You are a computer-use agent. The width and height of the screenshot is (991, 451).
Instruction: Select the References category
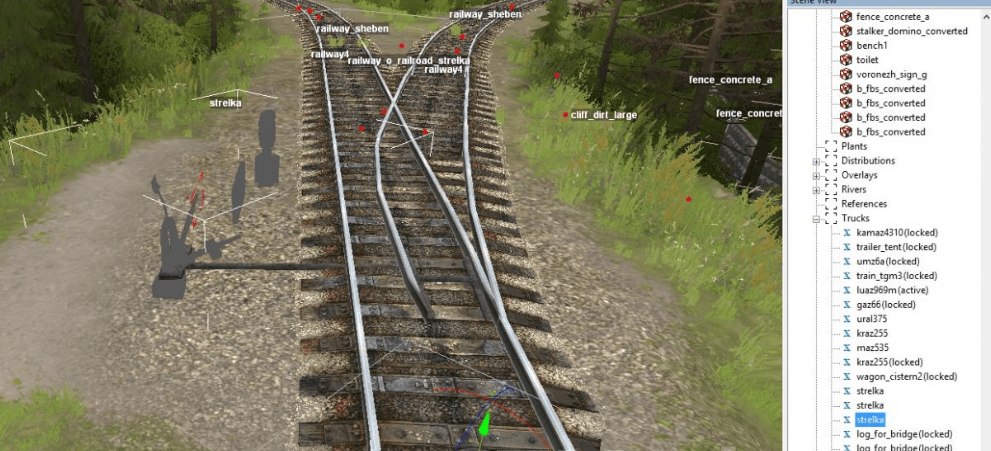click(864, 204)
